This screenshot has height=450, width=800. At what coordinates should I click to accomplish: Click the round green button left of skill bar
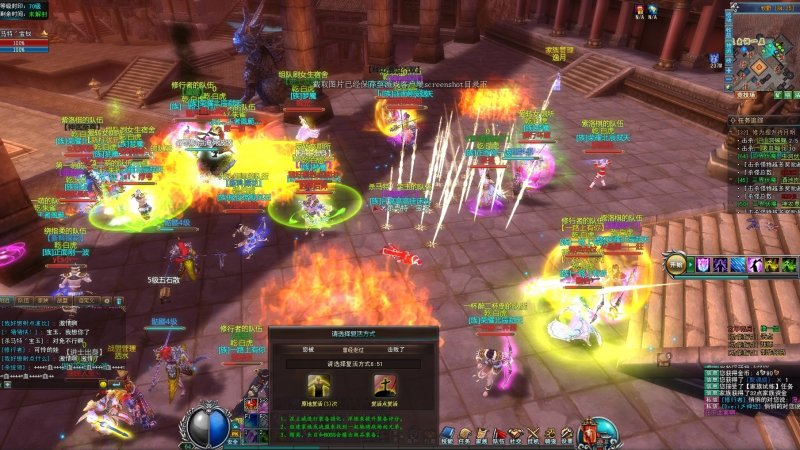pos(677,264)
